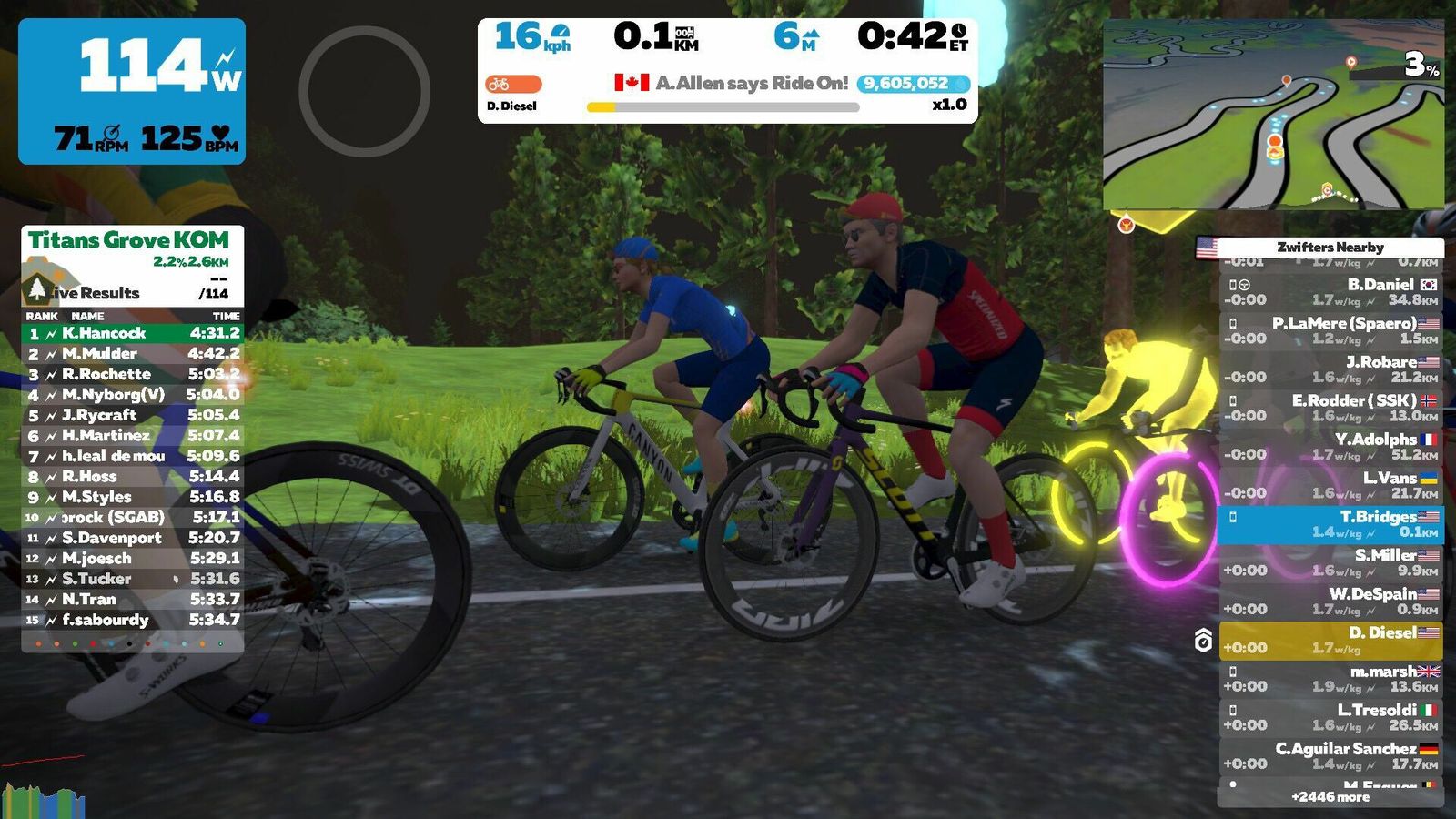
Task: Select J.Robare in the nearby riders list
Action: click(1330, 369)
